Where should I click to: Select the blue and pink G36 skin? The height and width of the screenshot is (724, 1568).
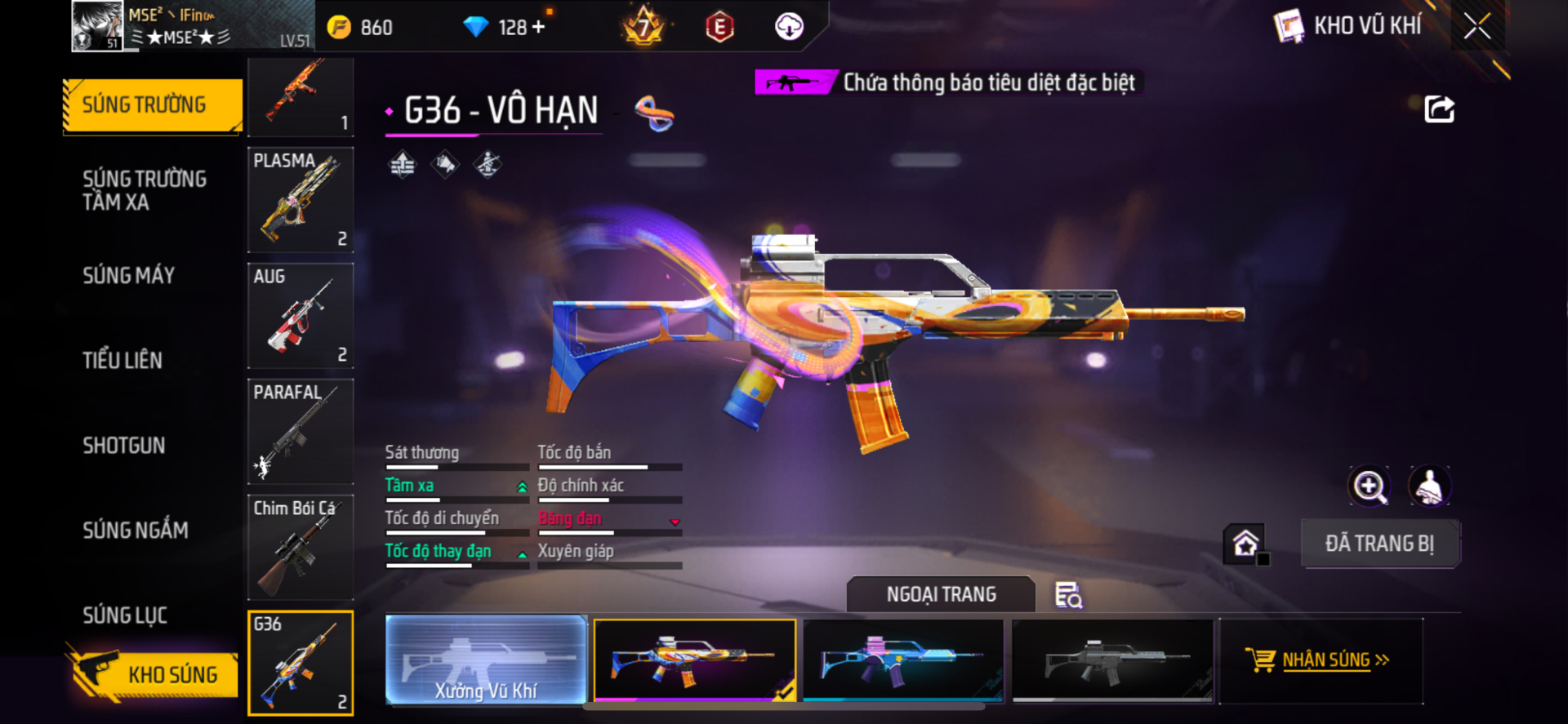click(903, 660)
